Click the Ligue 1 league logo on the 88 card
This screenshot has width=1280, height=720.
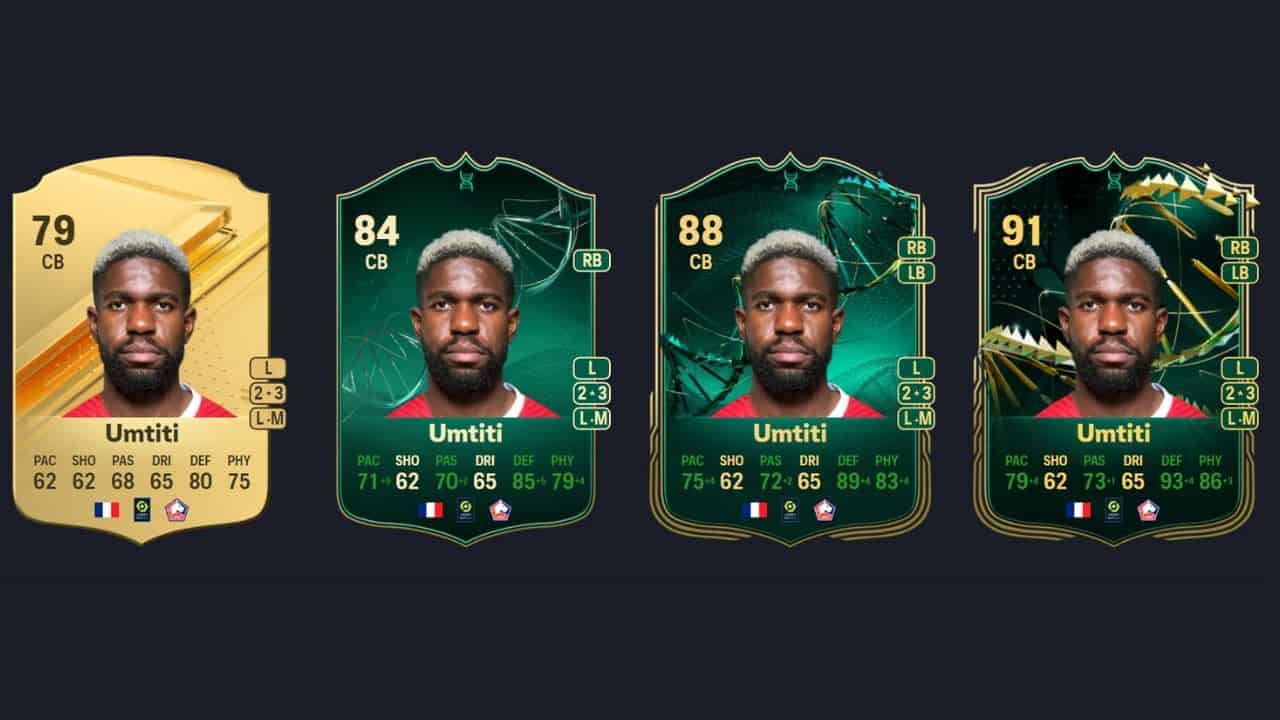[788, 509]
